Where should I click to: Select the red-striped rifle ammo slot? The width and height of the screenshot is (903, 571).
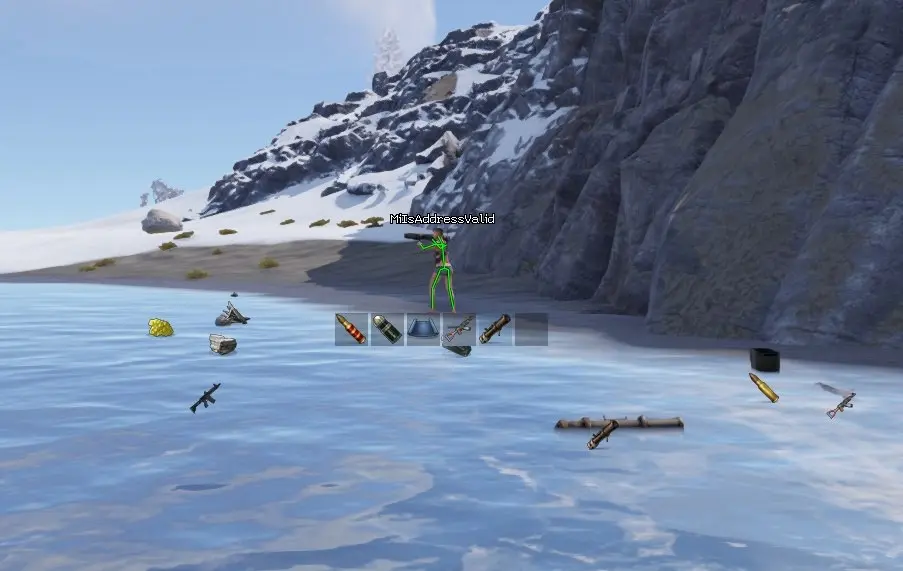[351, 329]
